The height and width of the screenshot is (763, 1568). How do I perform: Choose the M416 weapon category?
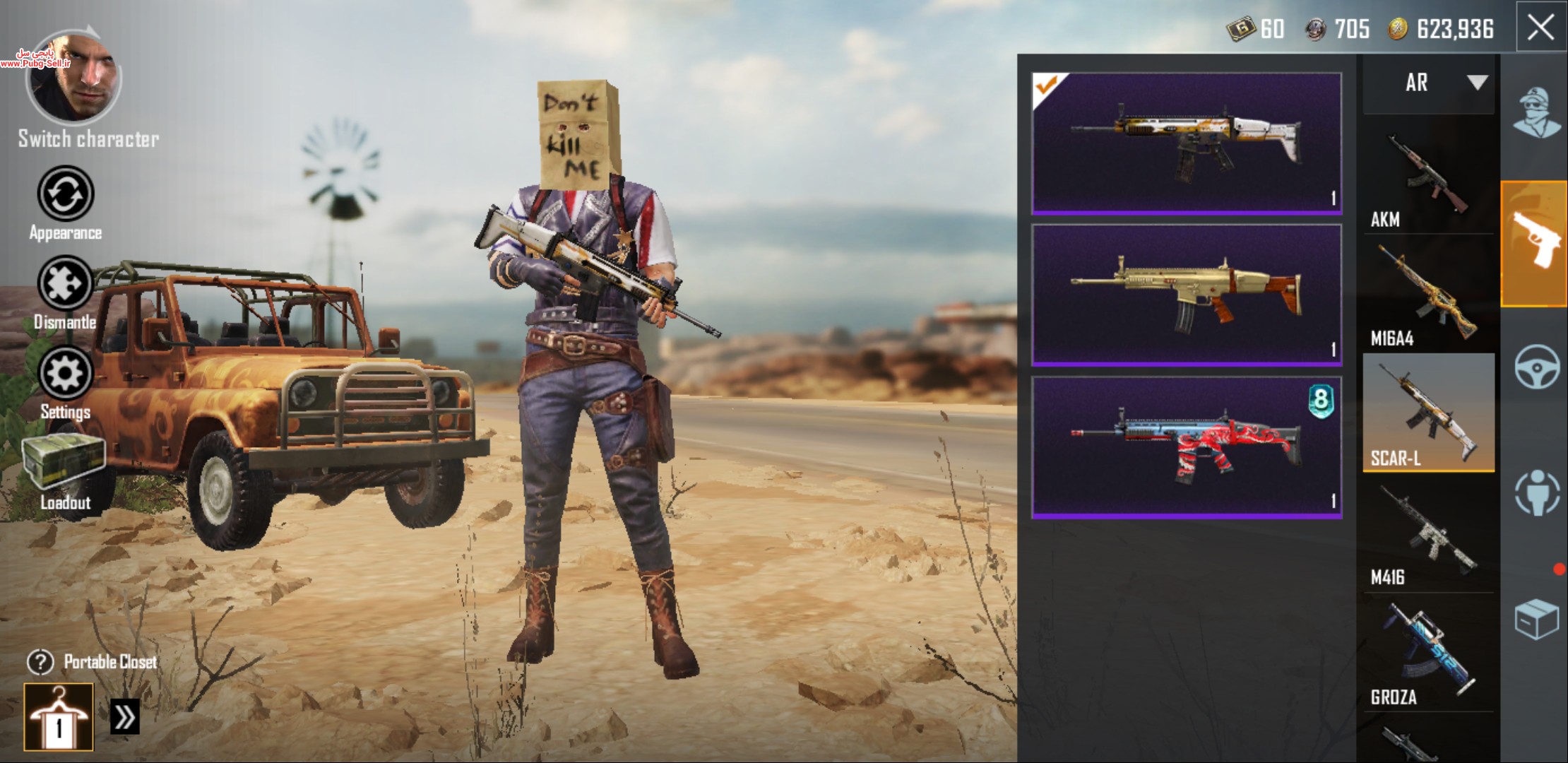pos(1428,534)
